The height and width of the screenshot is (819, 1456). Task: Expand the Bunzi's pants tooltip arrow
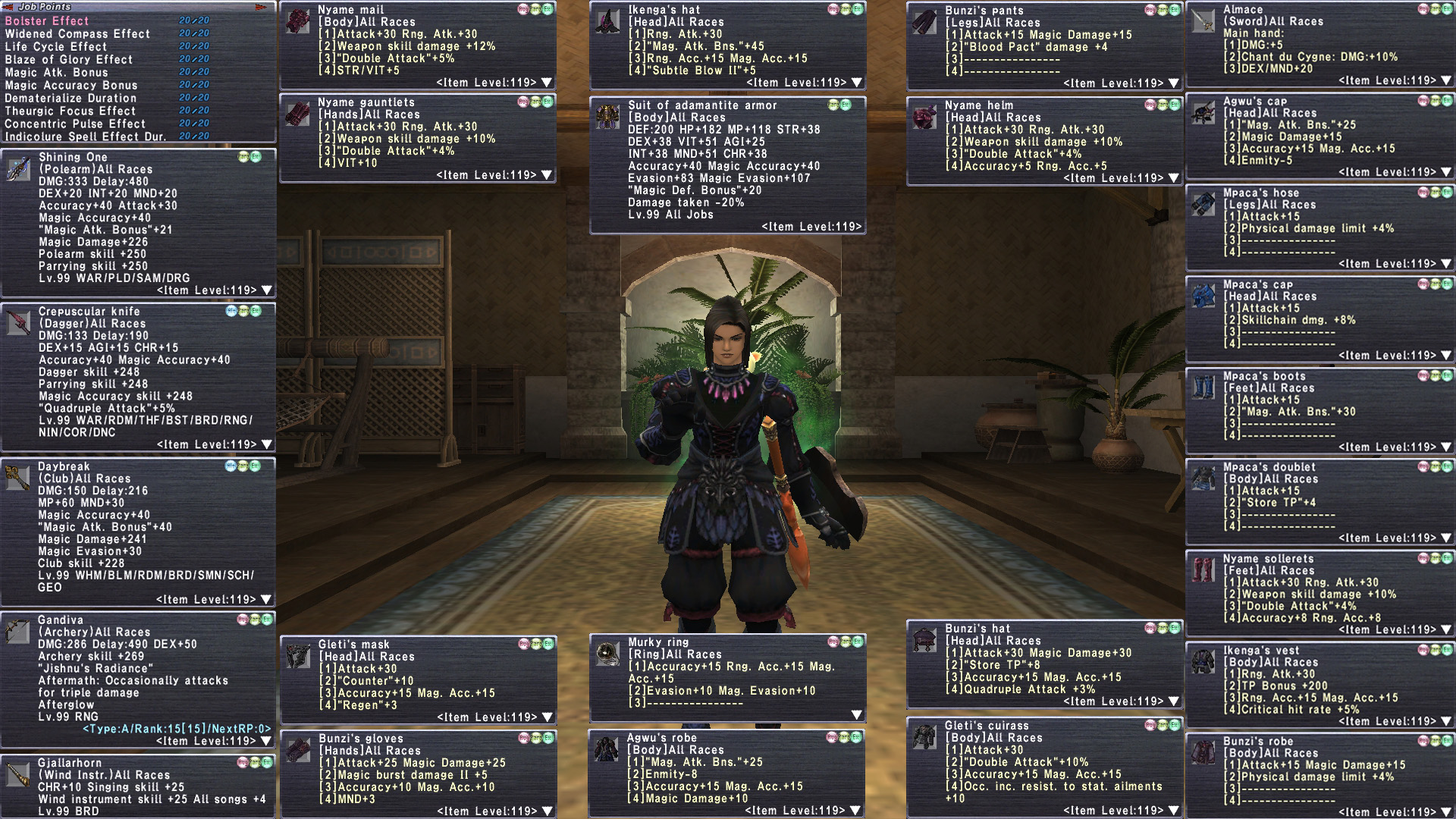(x=1174, y=83)
